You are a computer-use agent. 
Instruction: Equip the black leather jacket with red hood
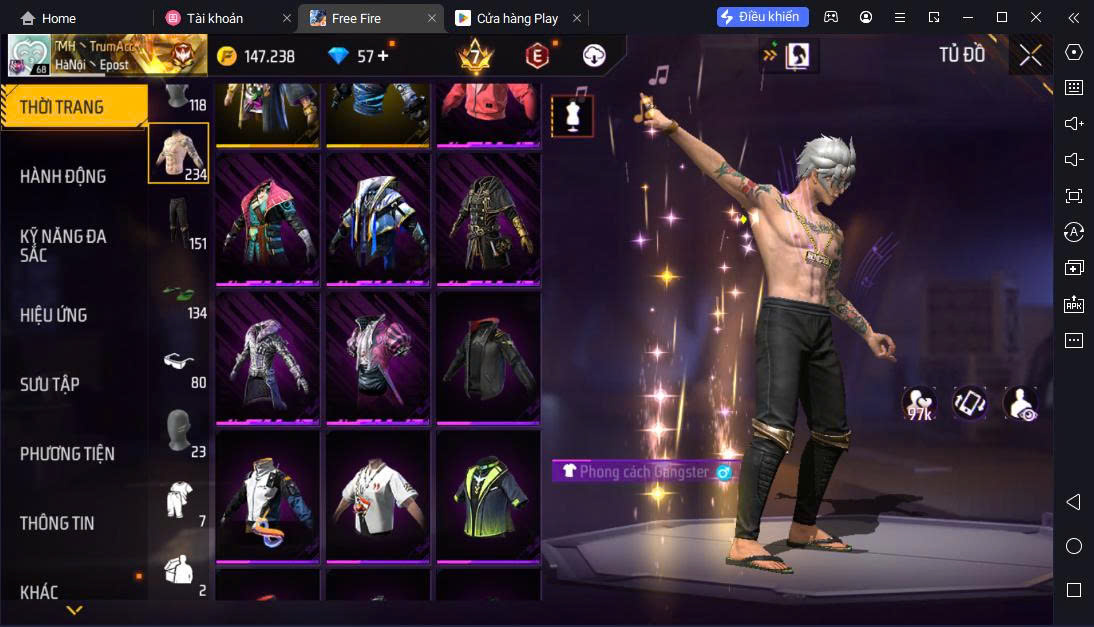(488, 356)
